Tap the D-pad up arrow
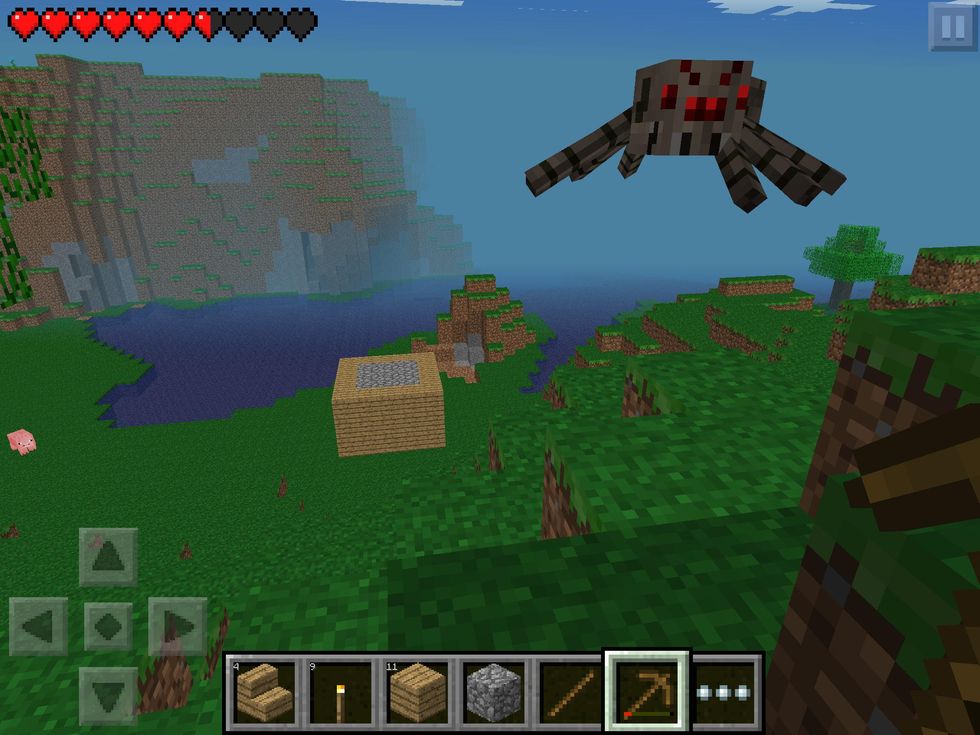The image size is (980, 735). coord(108,557)
